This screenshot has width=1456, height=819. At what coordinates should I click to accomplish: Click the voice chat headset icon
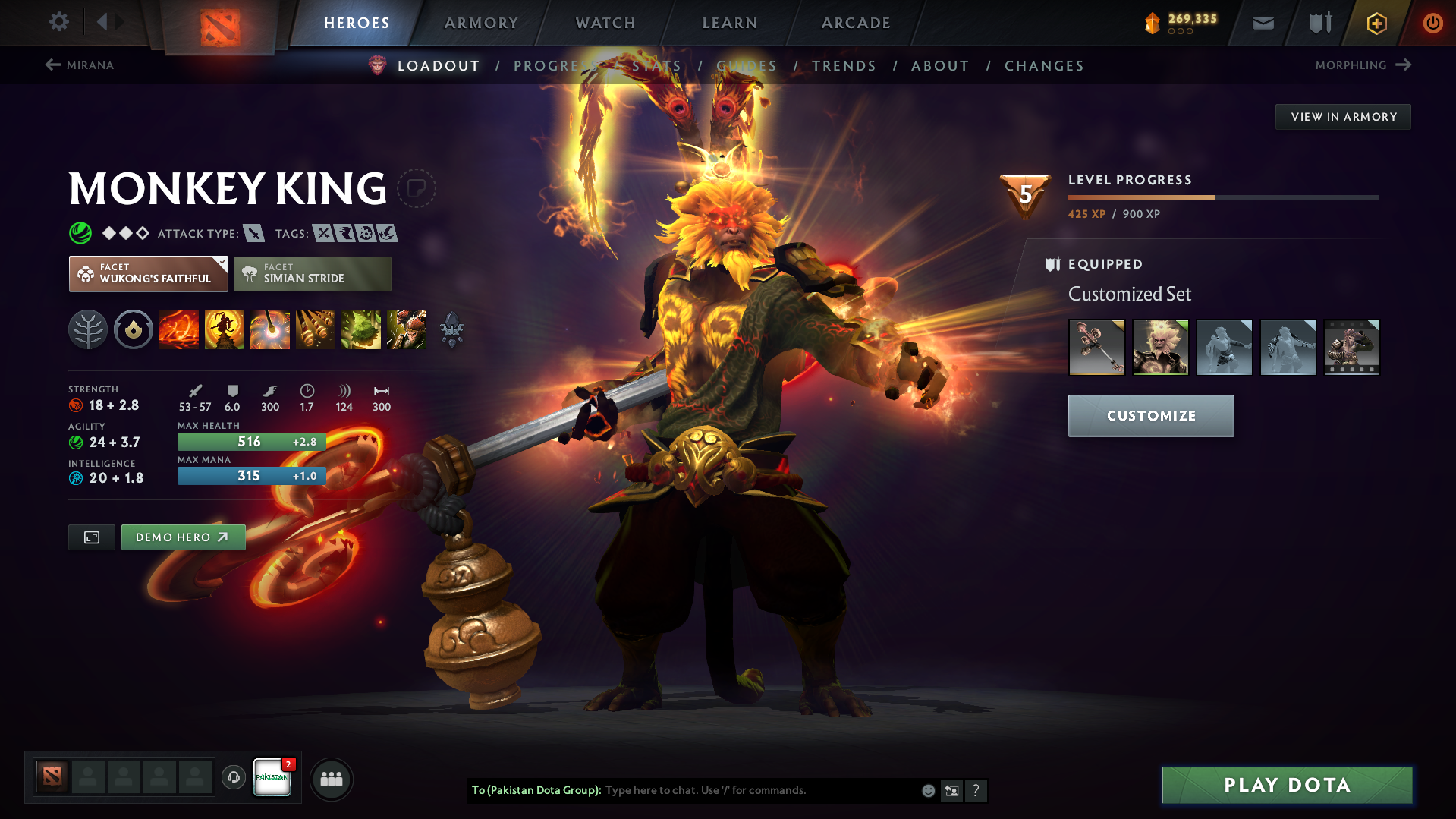[x=233, y=778]
